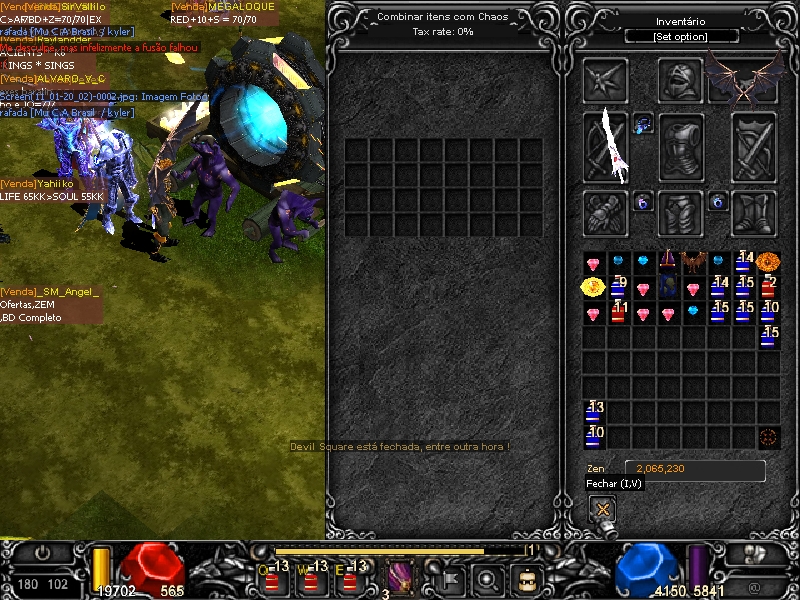Screen dimensions: 800x600
Task: Open the character face button in bottom bar
Action: point(526,579)
